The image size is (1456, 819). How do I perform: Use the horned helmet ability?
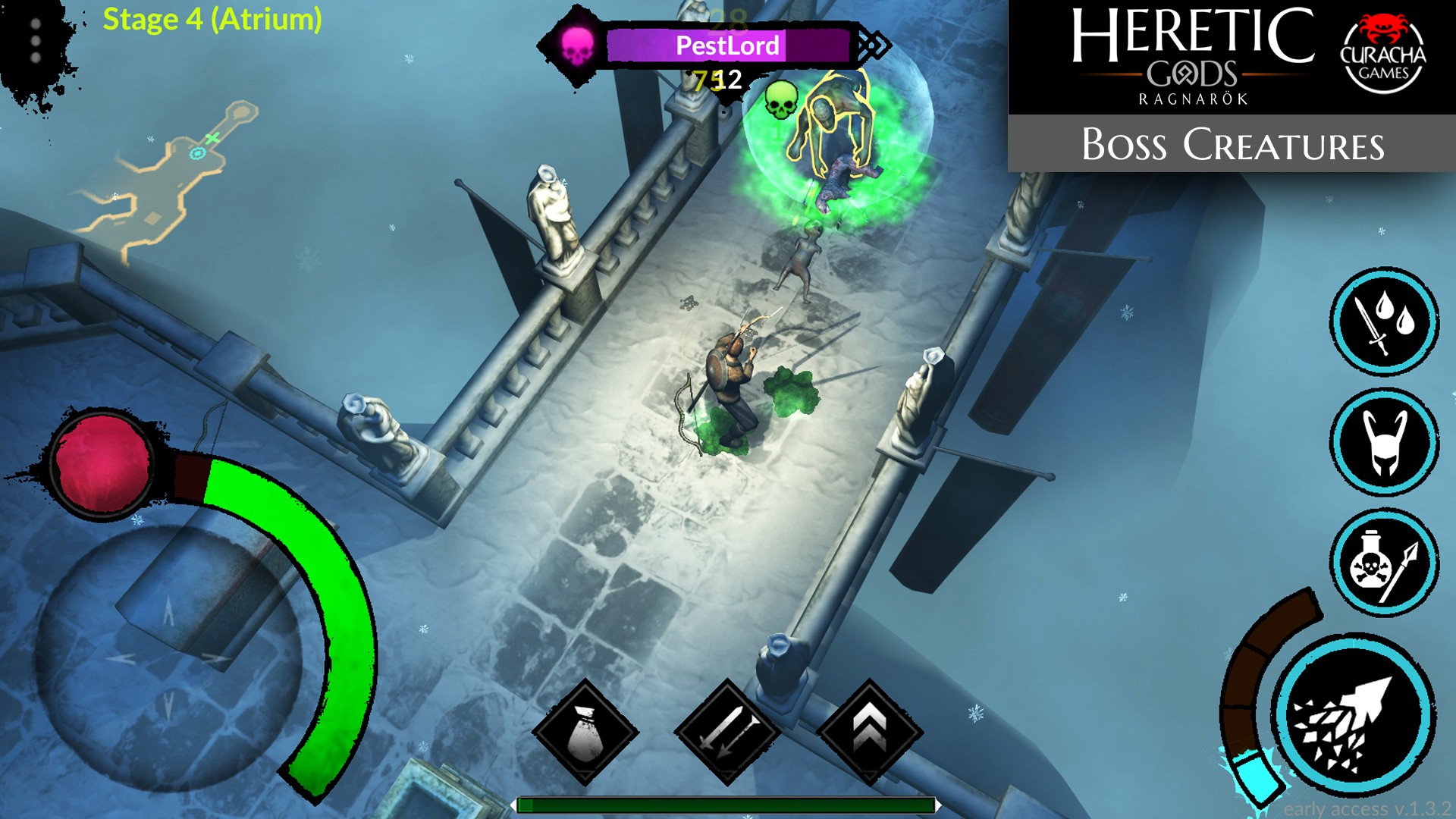(x=1384, y=442)
